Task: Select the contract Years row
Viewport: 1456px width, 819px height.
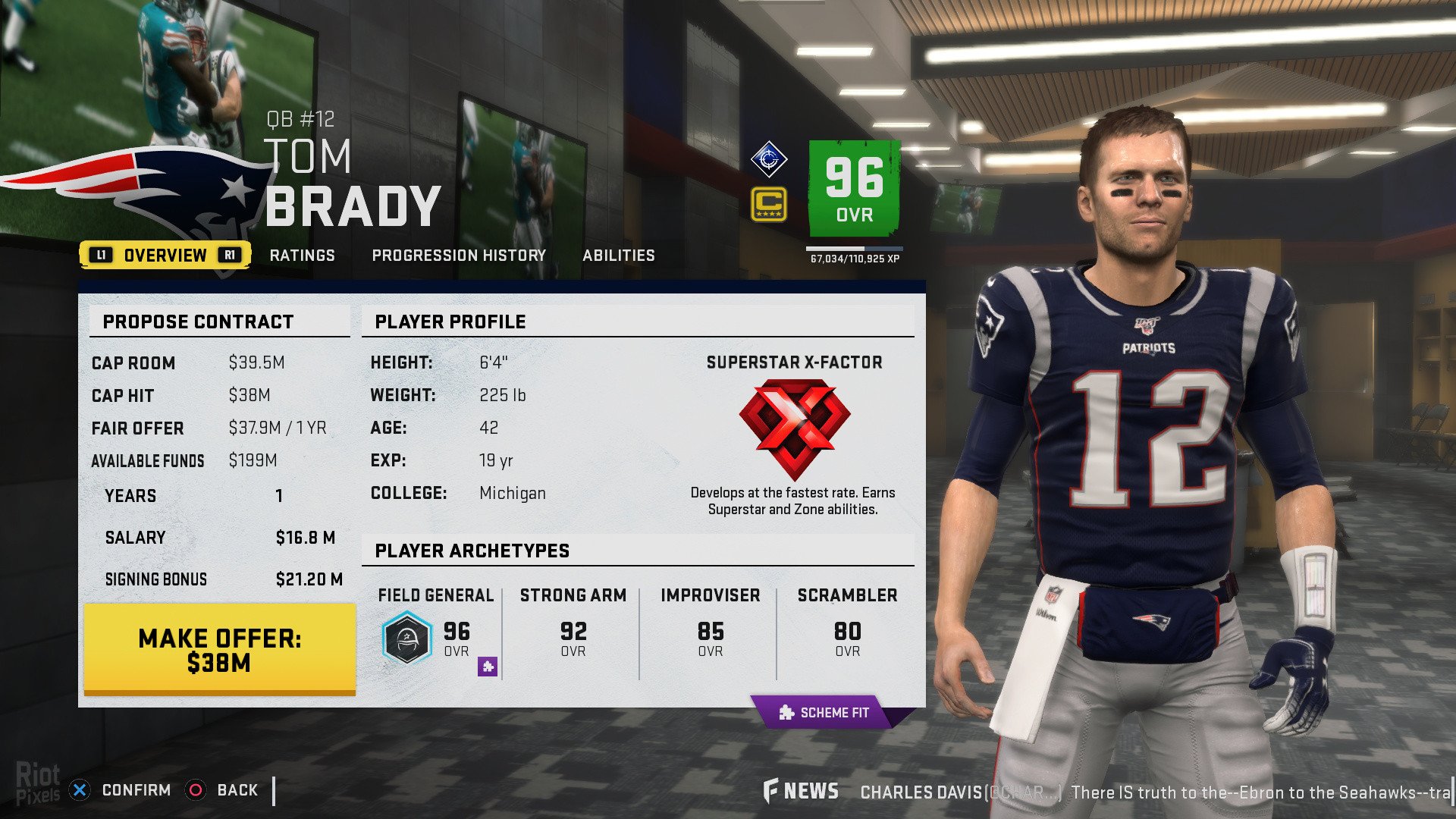Action: coord(220,496)
